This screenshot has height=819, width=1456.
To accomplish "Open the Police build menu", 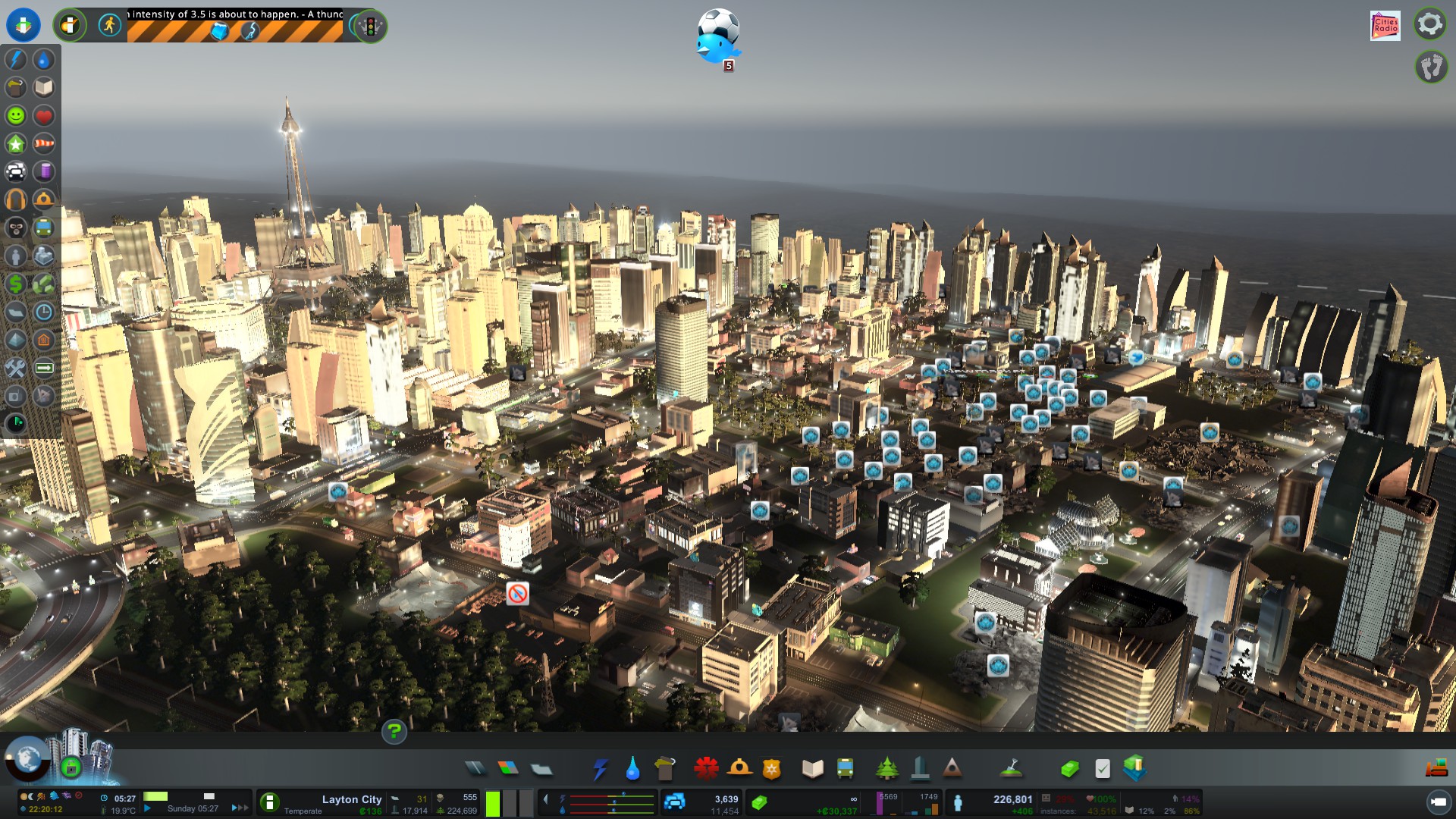I will (x=771, y=769).
